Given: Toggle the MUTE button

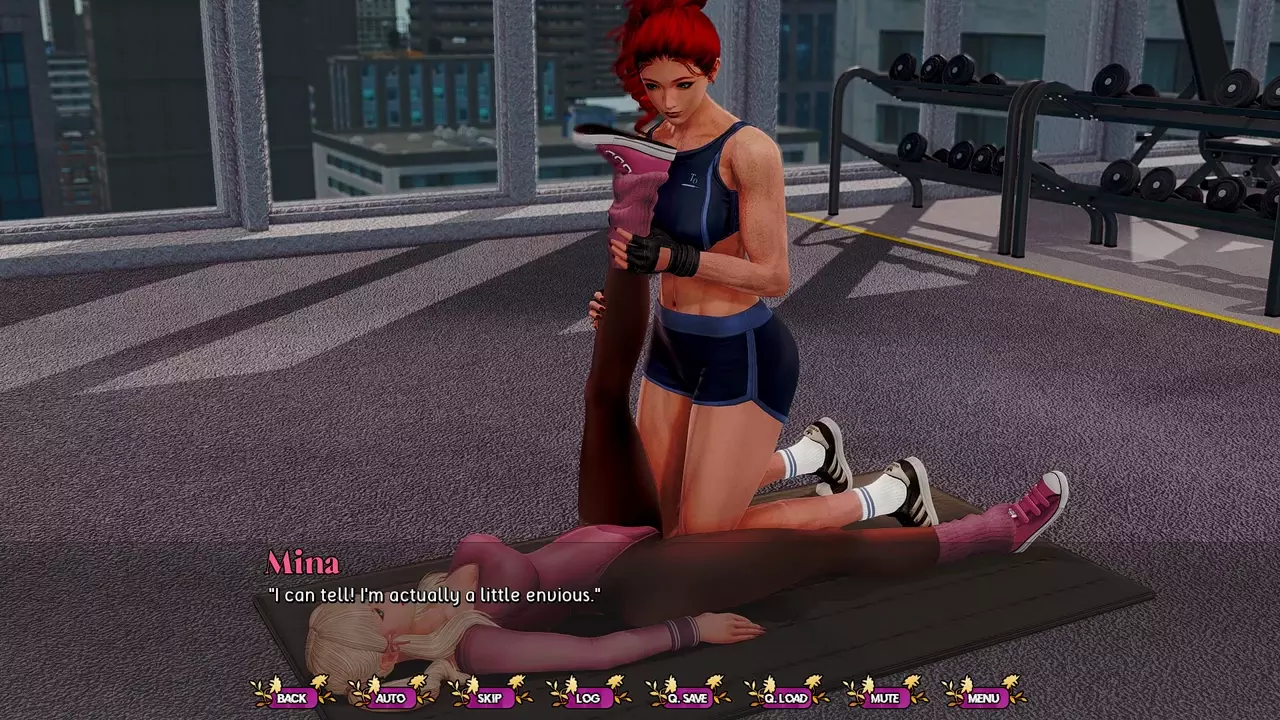Looking at the screenshot, I should (884, 698).
